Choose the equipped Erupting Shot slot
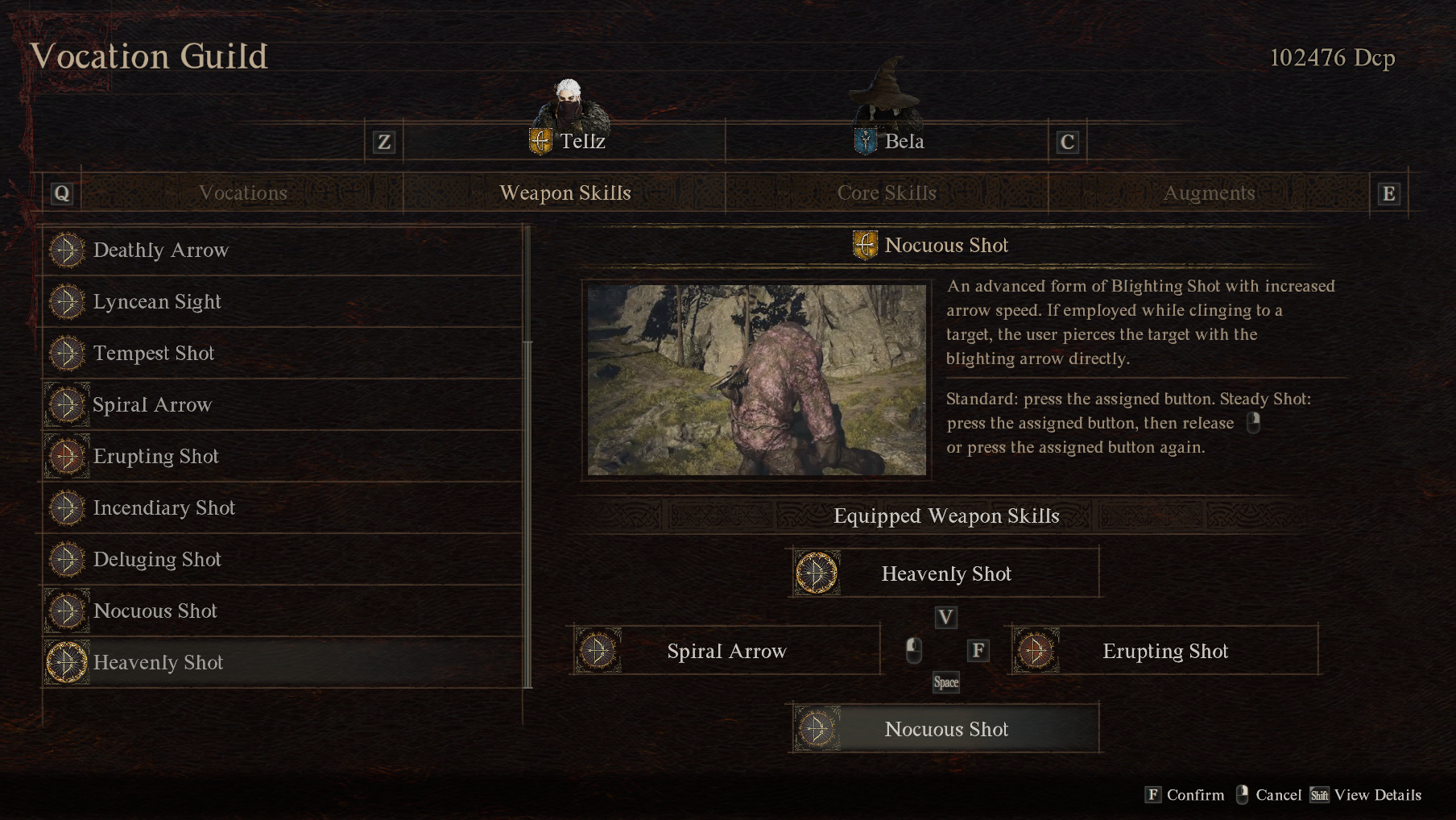Screen dimensions: 1456x820 tap(1164, 651)
